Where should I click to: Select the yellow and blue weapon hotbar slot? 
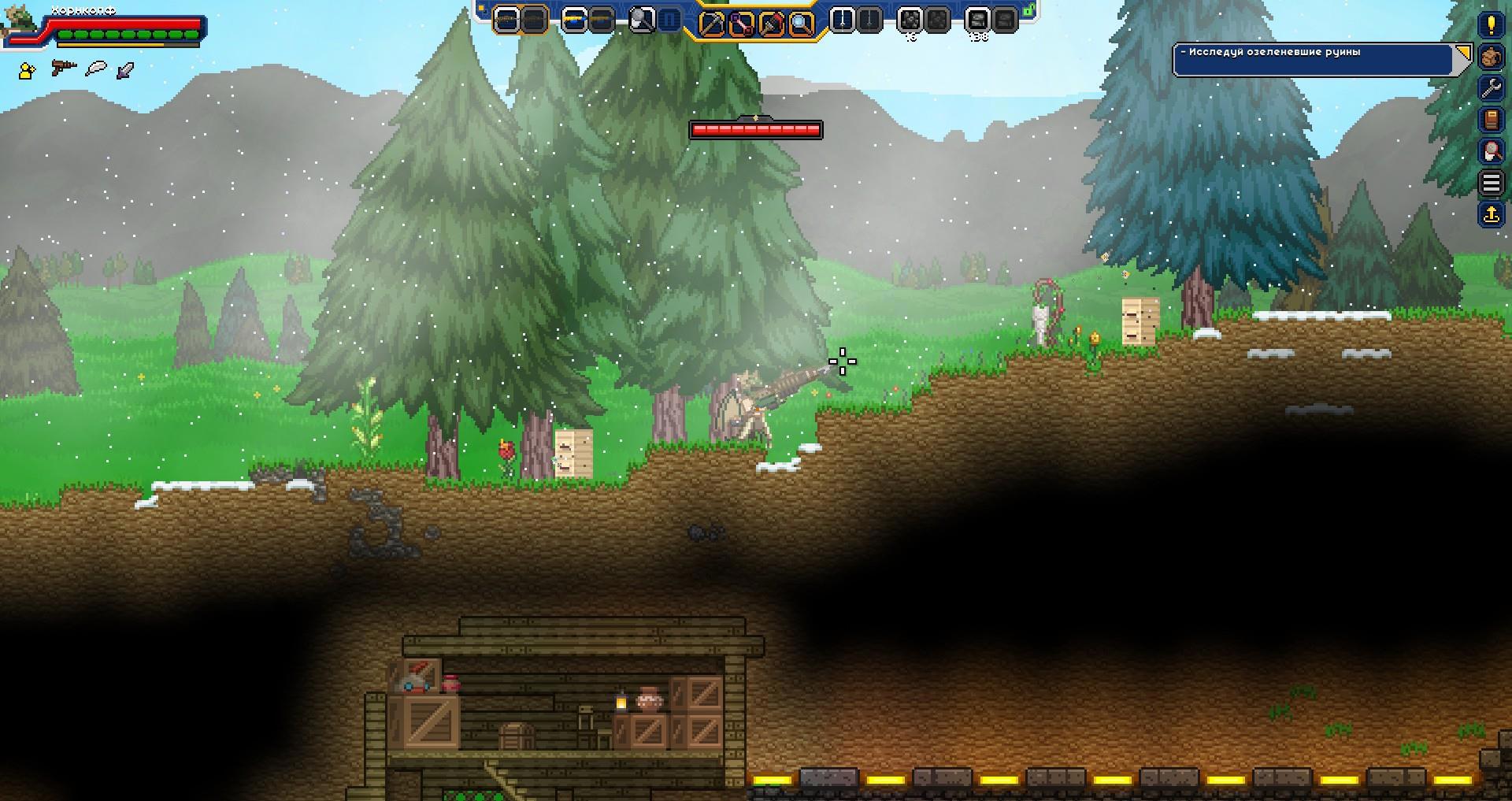pyautogui.click(x=574, y=20)
